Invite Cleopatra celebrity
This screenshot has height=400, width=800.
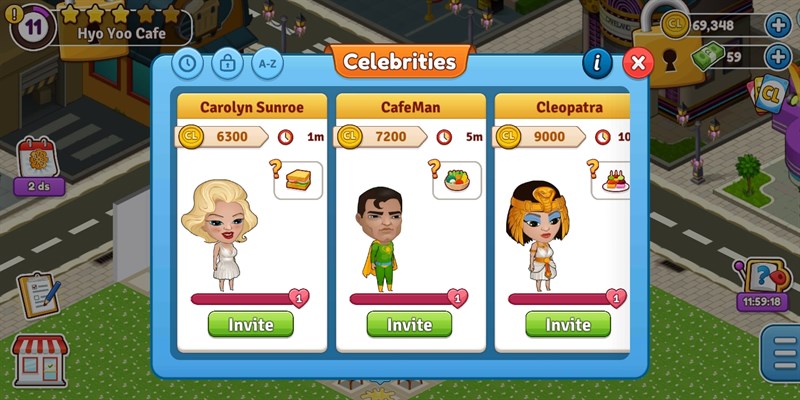coord(567,324)
